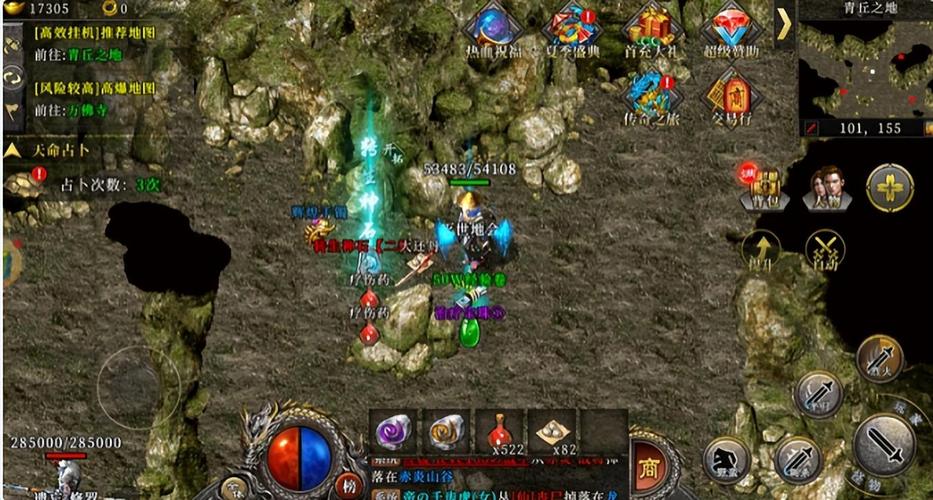The image size is (933, 500).
Task: Tap the round gold cross button
Action: point(888,188)
